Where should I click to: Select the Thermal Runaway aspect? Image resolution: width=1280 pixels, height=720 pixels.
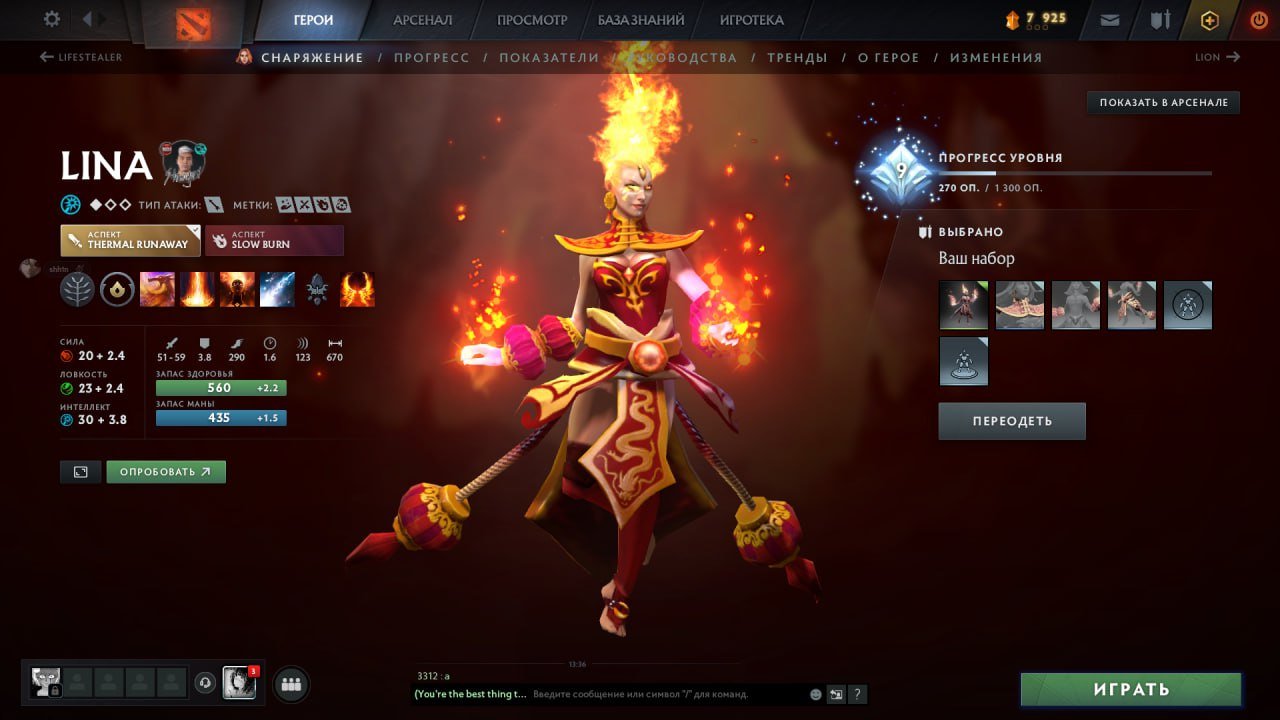[x=130, y=240]
